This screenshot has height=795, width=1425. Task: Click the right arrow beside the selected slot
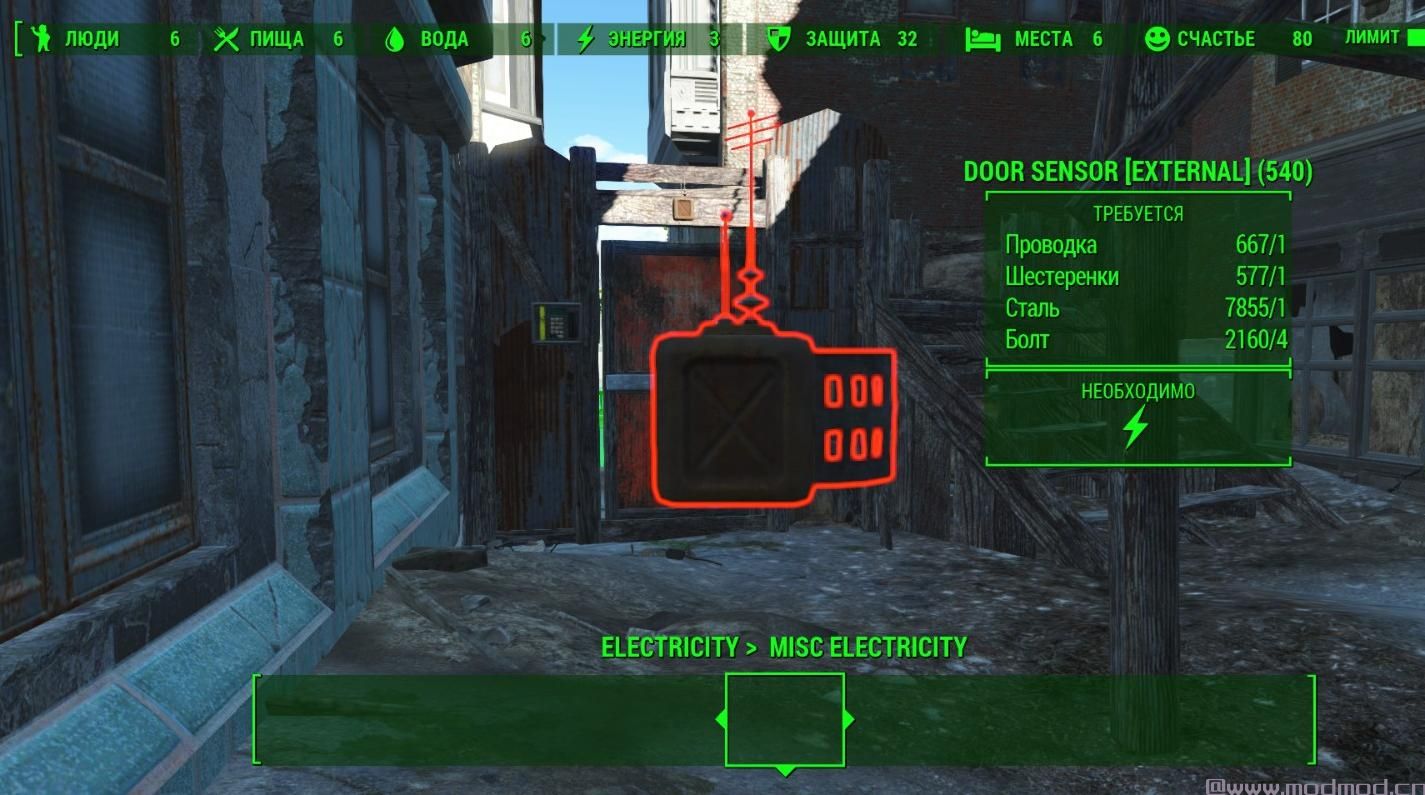pyautogui.click(x=850, y=719)
